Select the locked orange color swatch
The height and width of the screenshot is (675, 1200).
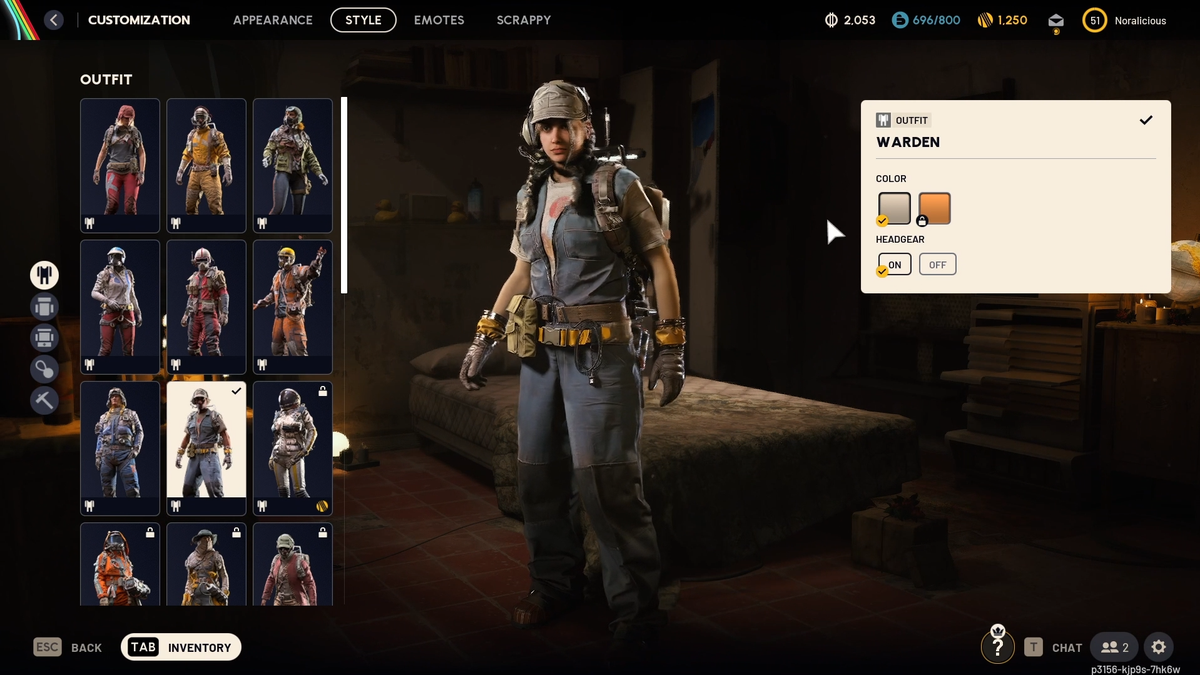[934, 208]
